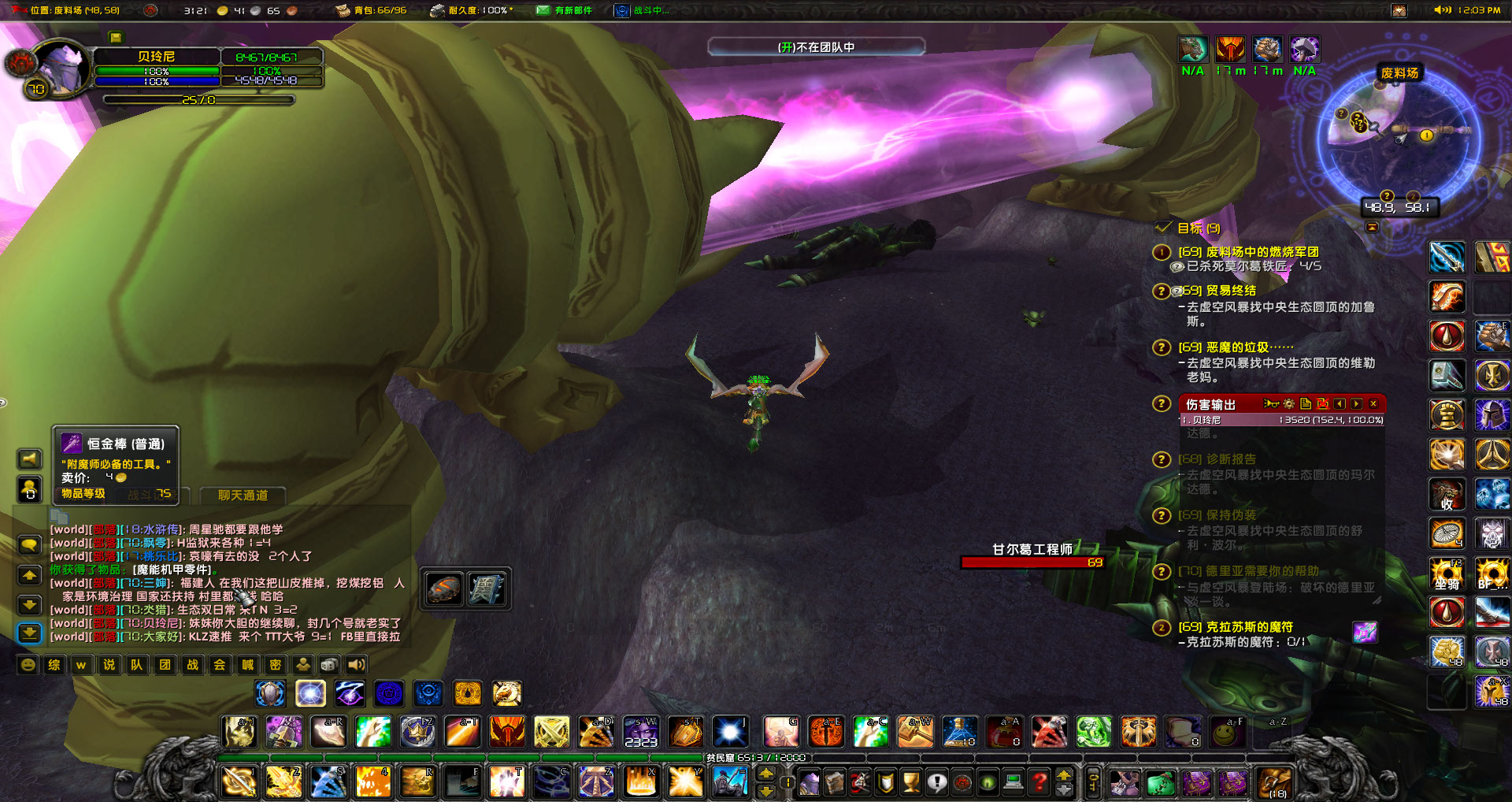Viewport: 1512px width, 802px height.
Task: Switch chat to 队 (party) channel
Action: (x=136, y=665)
